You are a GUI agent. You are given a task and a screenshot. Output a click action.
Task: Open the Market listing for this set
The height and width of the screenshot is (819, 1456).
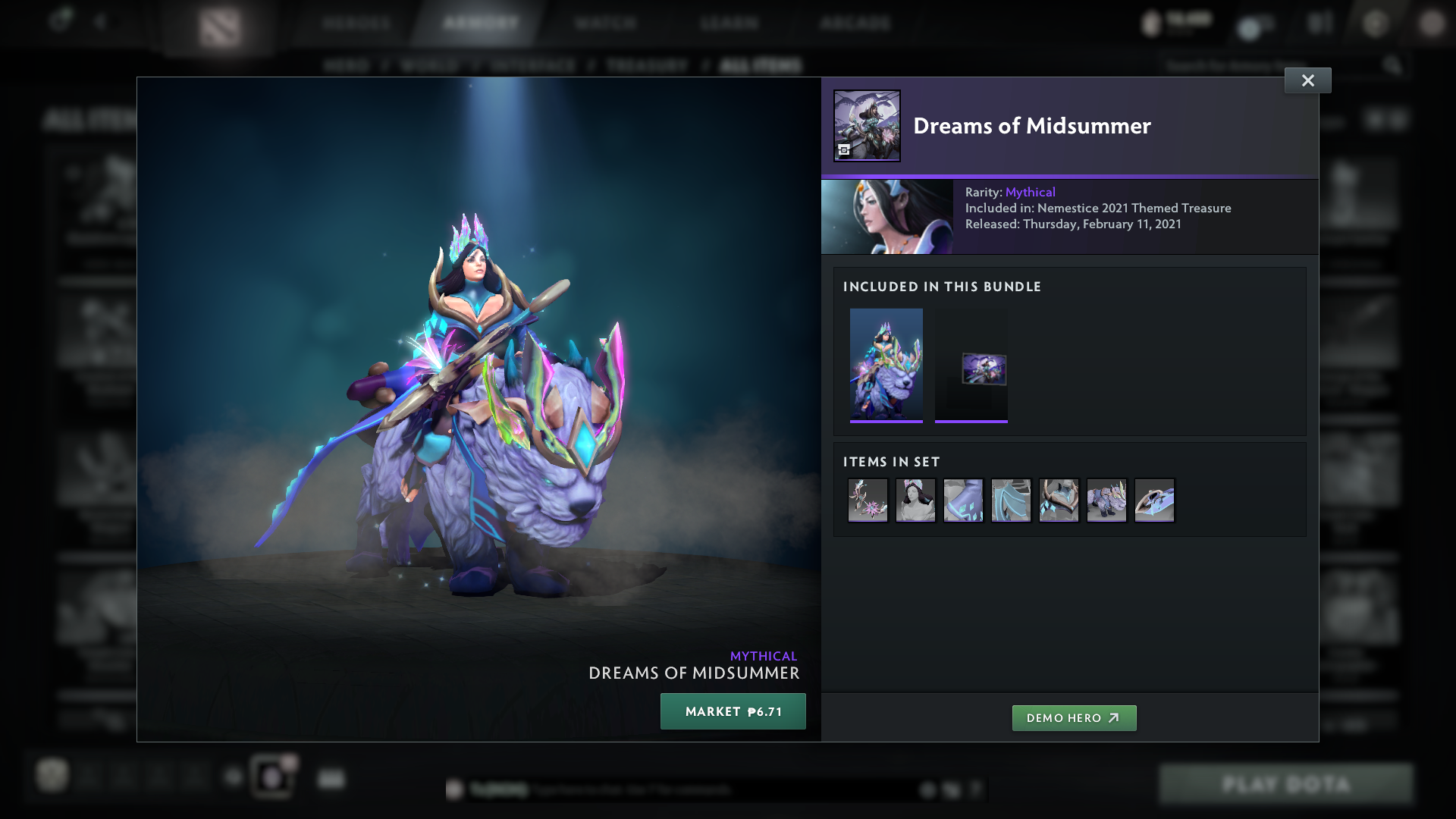tap(733, 711)
